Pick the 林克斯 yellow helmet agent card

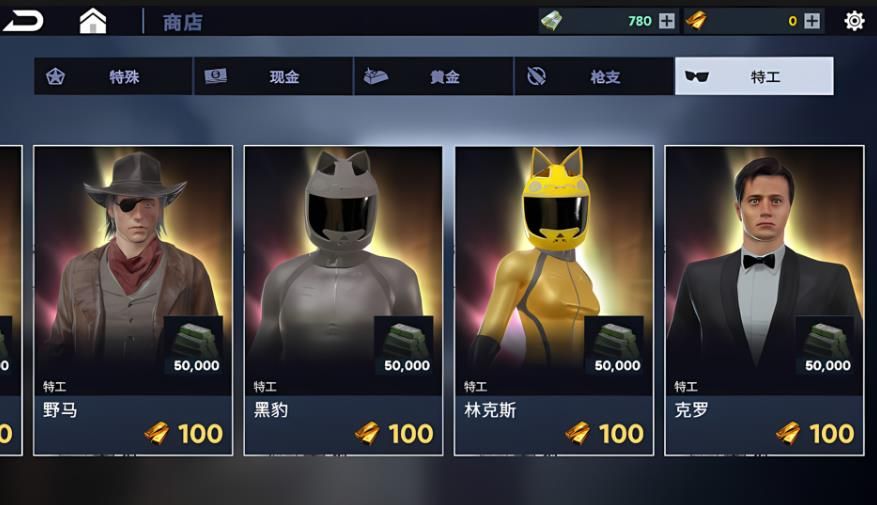(x=554, y=300)
